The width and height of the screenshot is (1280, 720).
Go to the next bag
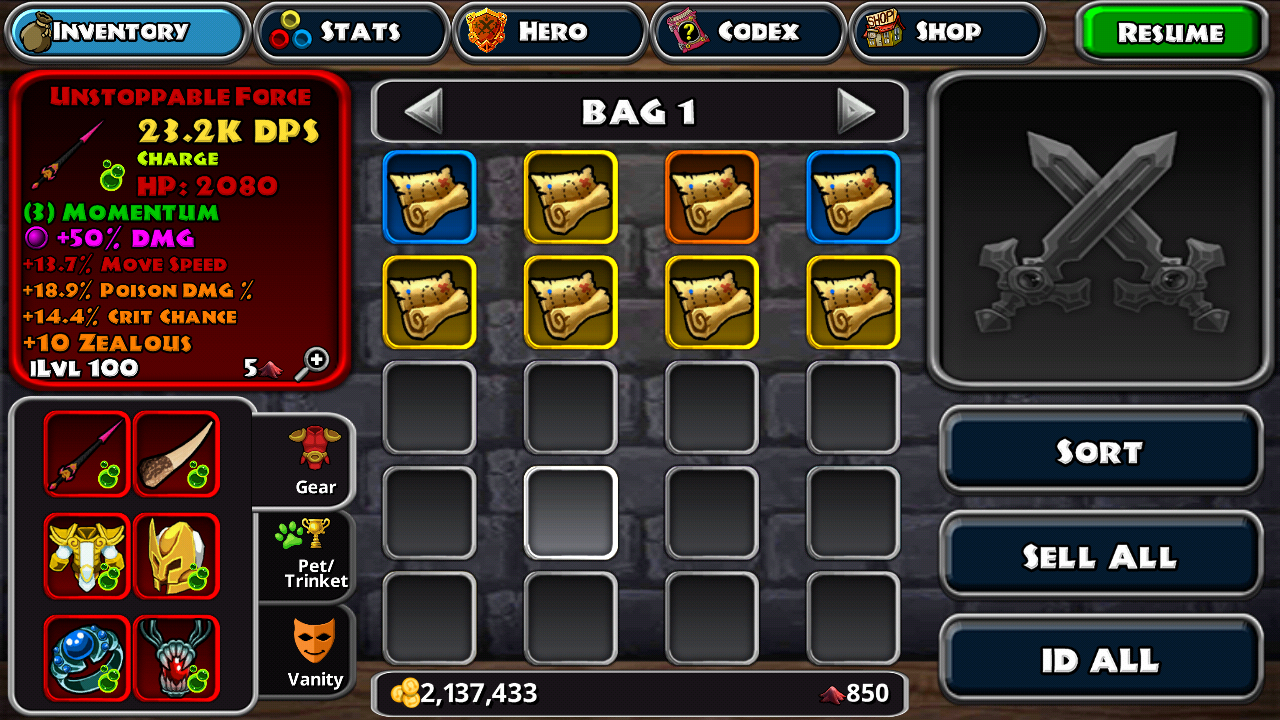click(855, 111)
